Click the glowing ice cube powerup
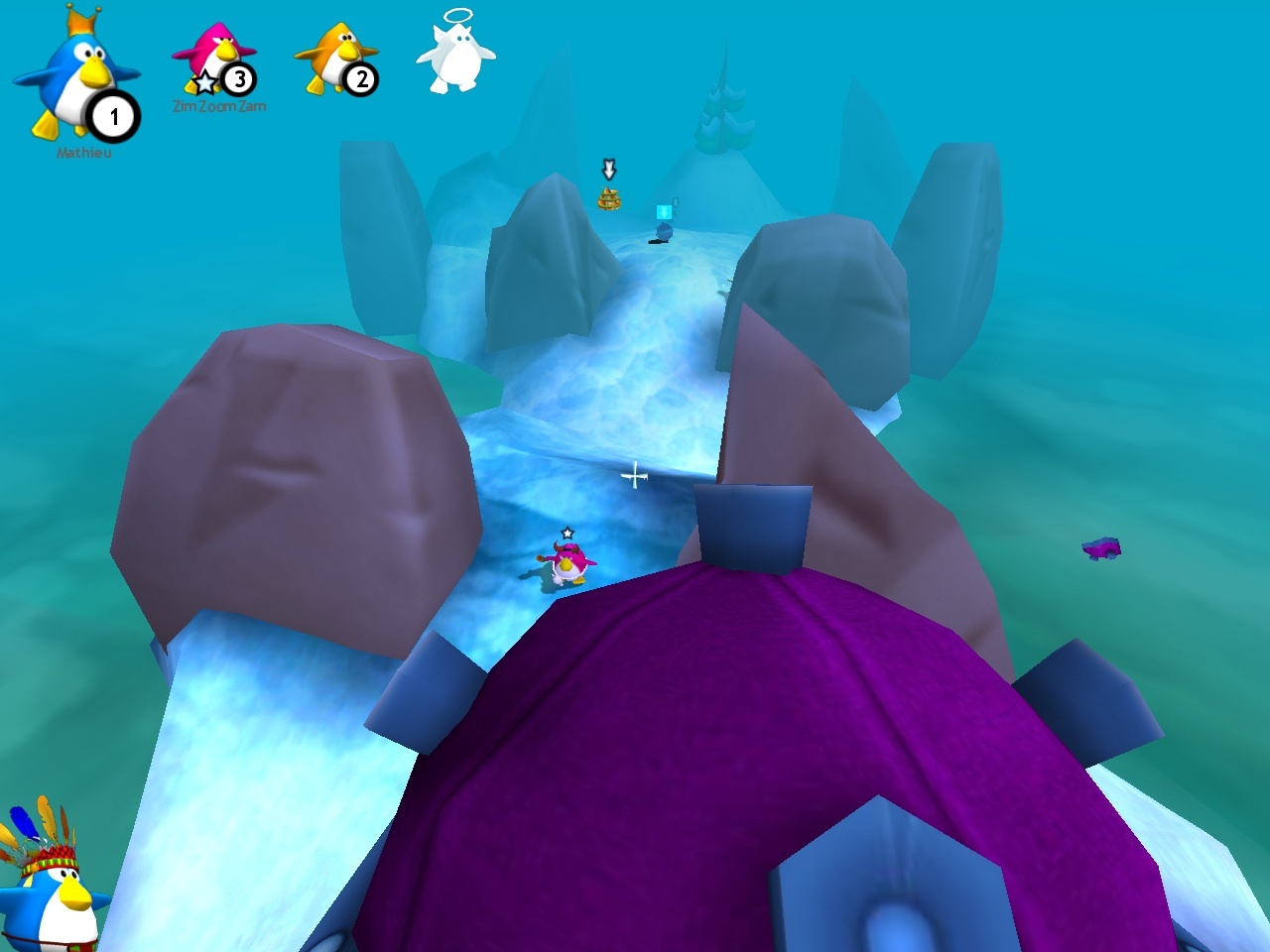This screenshot has height=952, width=1270. point(665,210)
